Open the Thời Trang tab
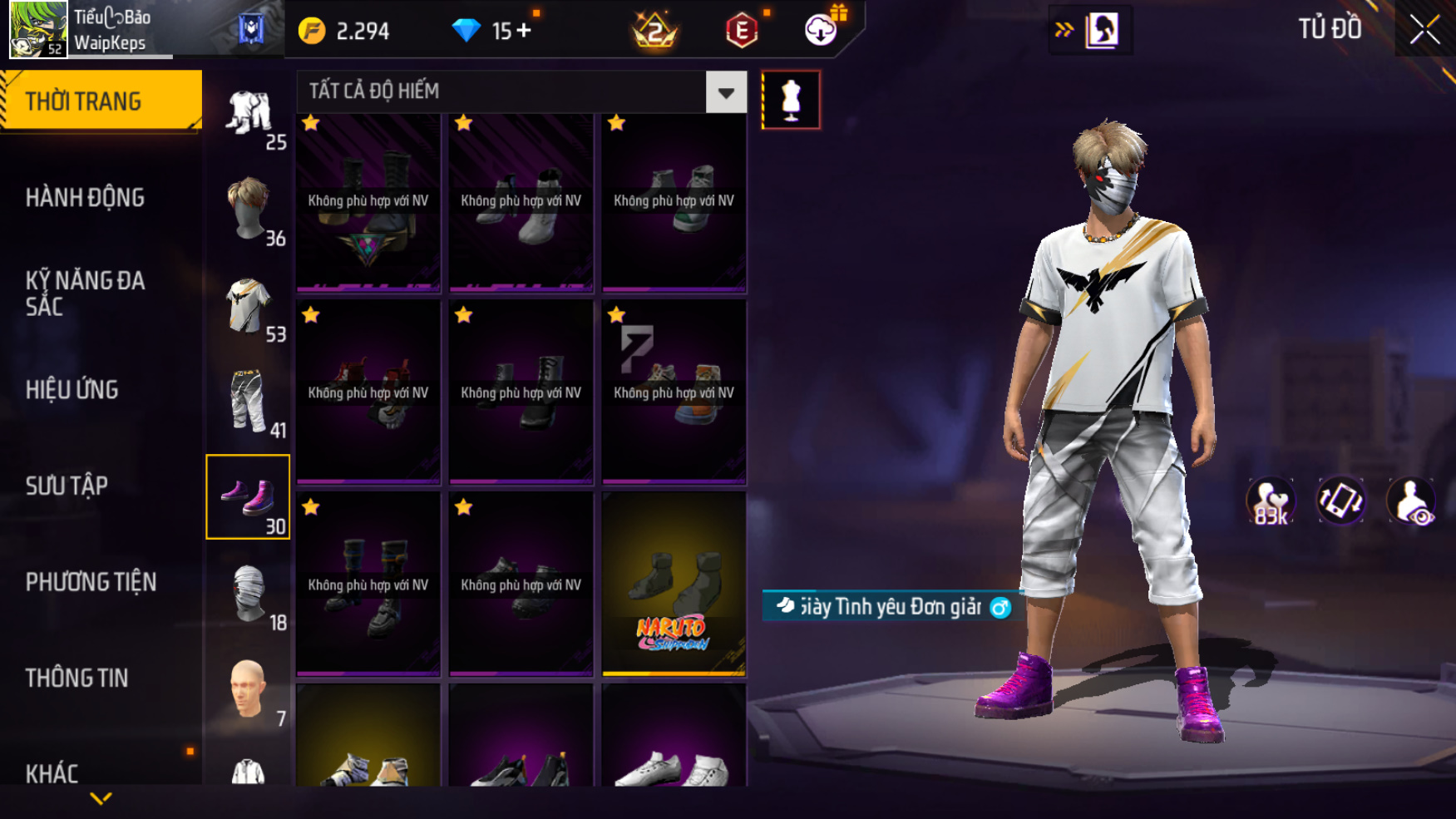This screenshot has height=819, width=1456. tap(101, 101)
